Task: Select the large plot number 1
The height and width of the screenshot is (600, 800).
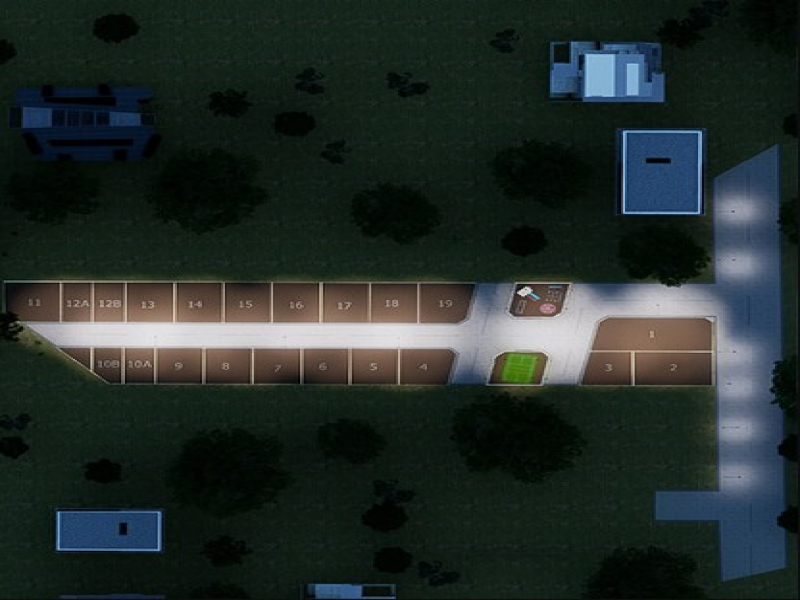Action: pyautogui.click(x=652, y=334)
